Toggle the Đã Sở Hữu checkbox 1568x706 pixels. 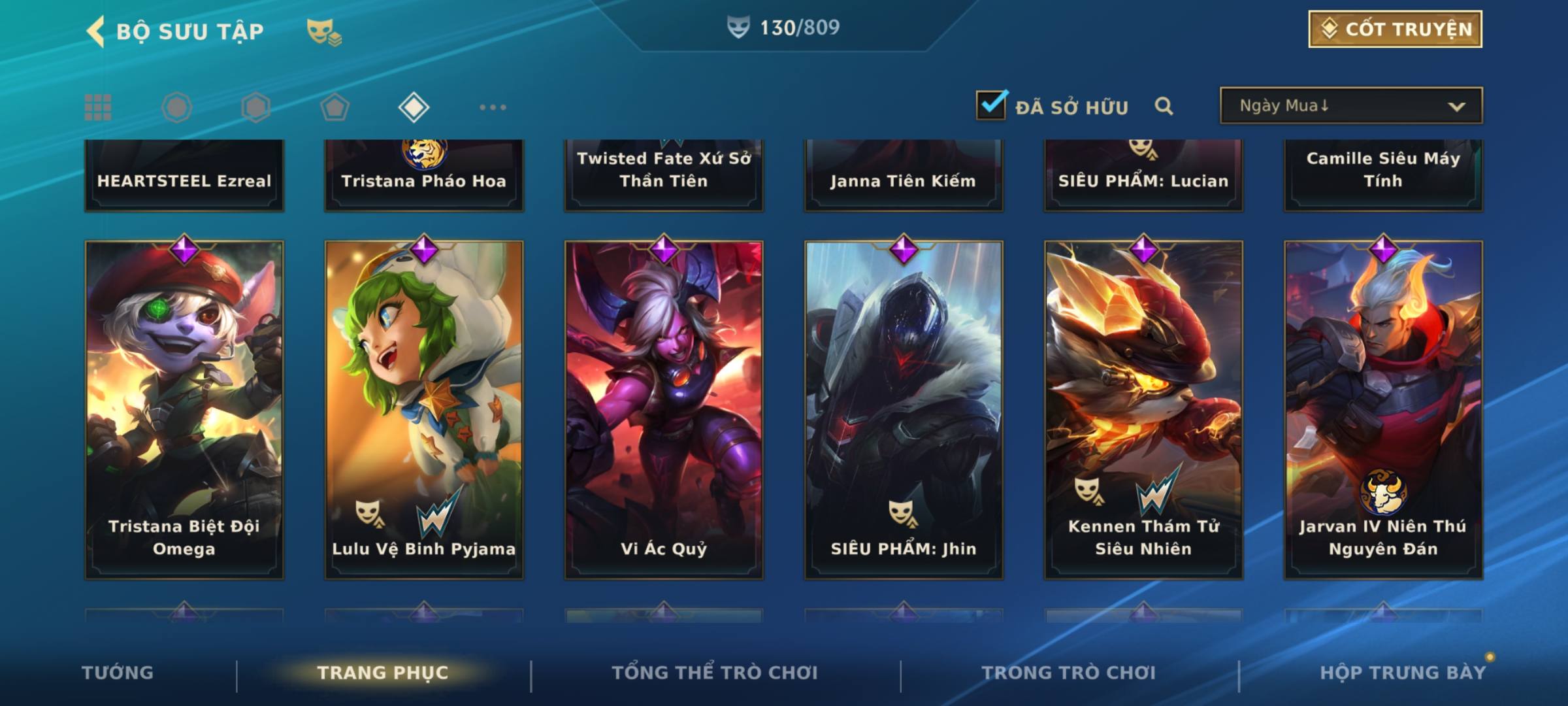click(x=990, y=105)
